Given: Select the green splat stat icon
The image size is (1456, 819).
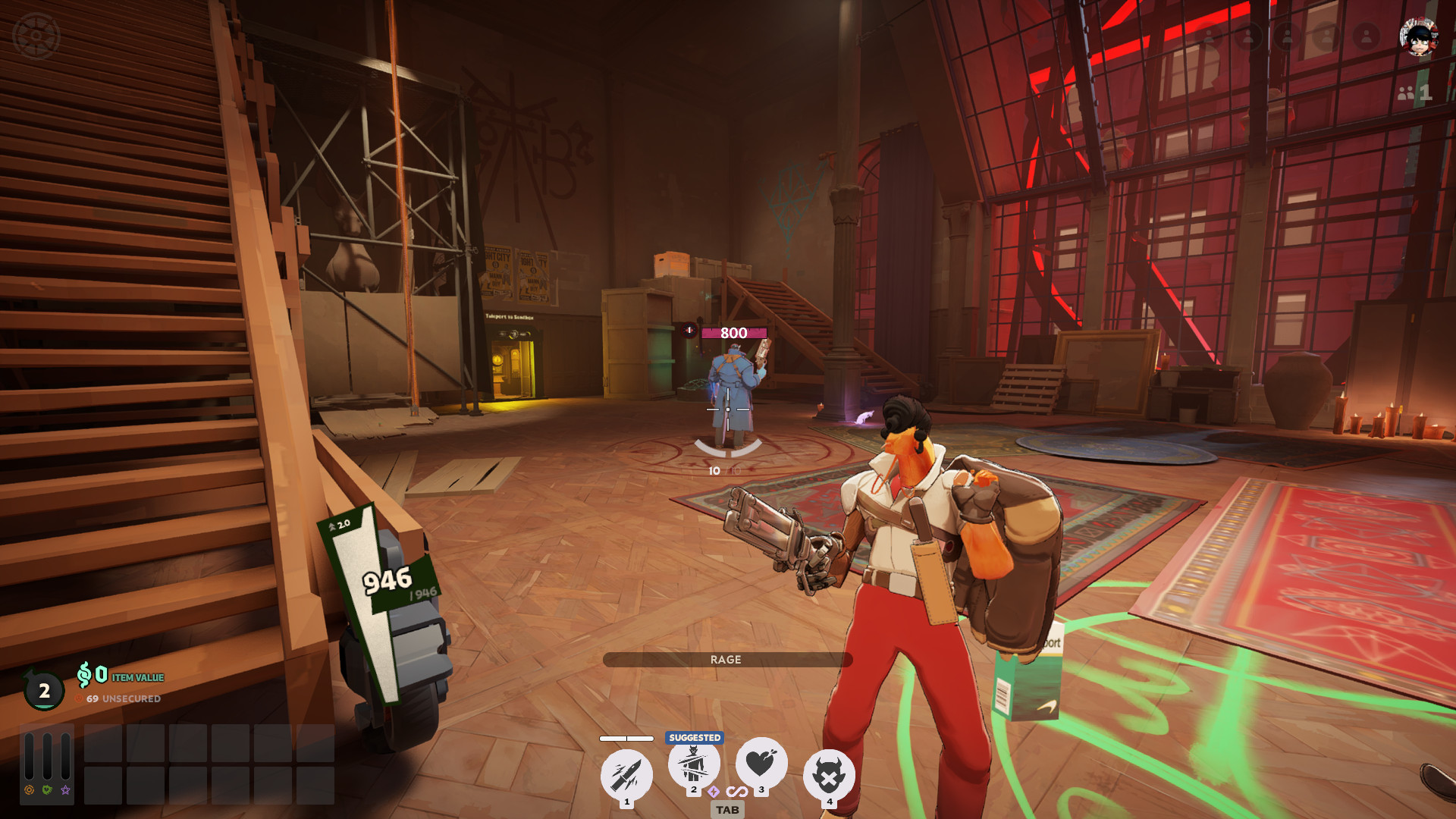Looking at the screenshot, I should click(47, 790).
